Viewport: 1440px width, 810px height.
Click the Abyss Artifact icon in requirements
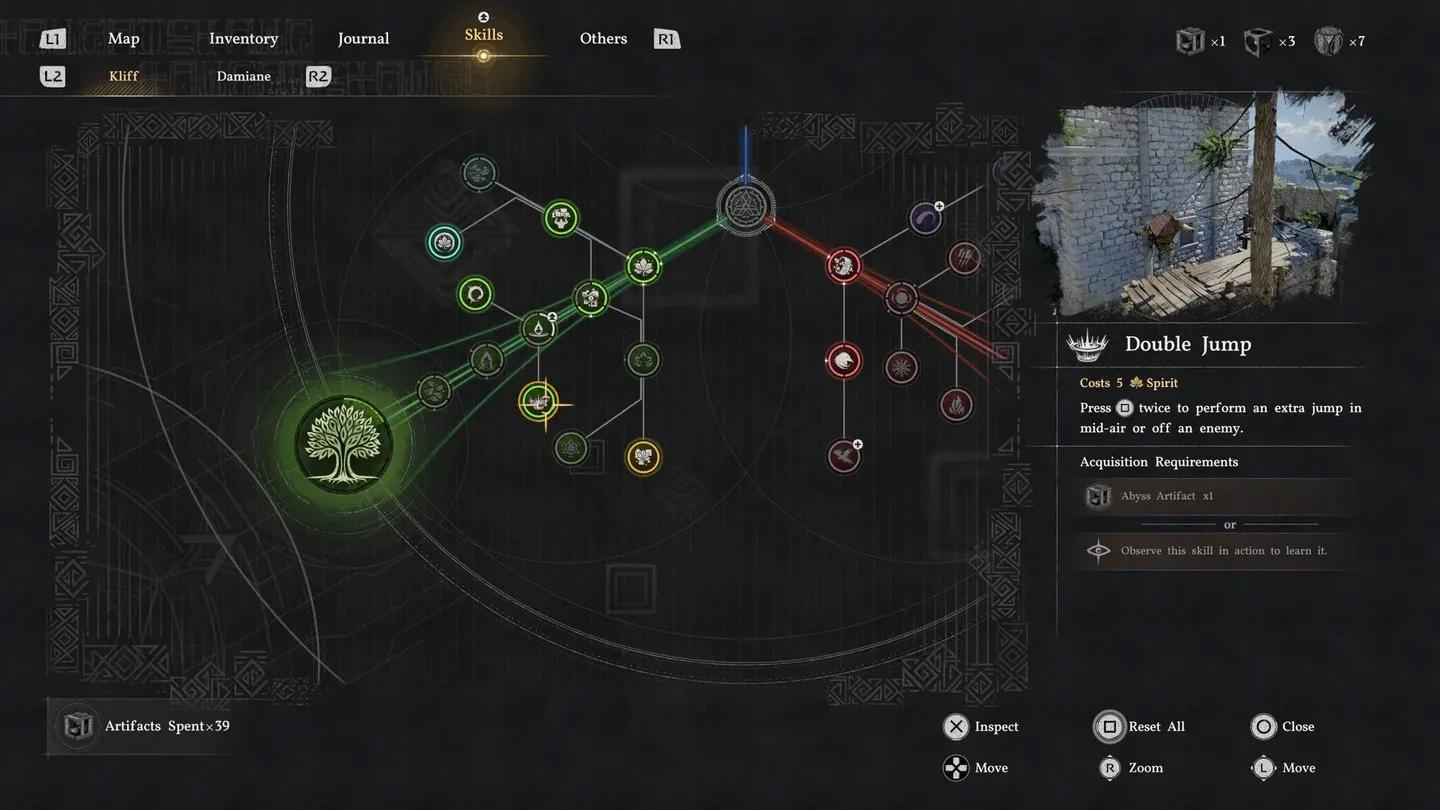coord(1098,496)
